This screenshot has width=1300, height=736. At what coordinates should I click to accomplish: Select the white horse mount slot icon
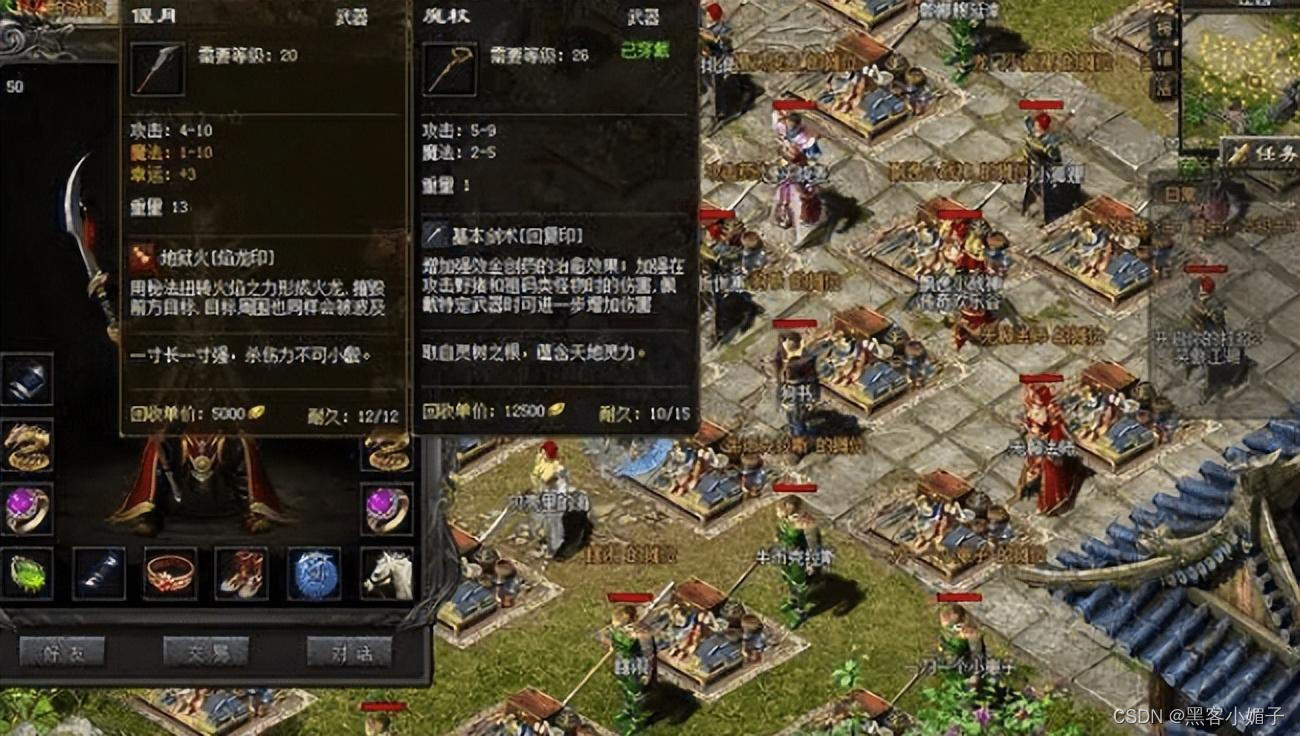coord(388,573)
